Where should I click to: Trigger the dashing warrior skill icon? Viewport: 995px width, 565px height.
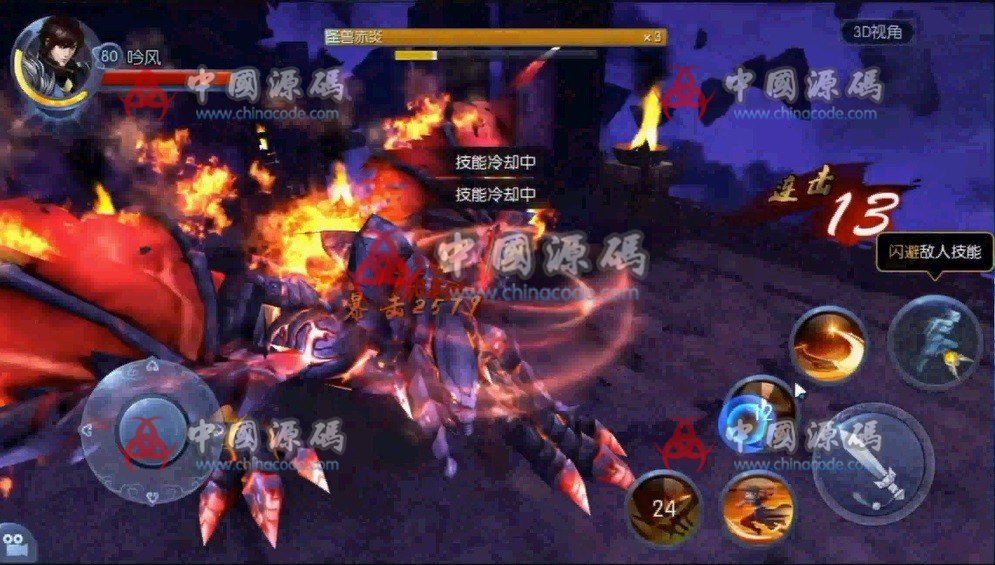point(758,507)
